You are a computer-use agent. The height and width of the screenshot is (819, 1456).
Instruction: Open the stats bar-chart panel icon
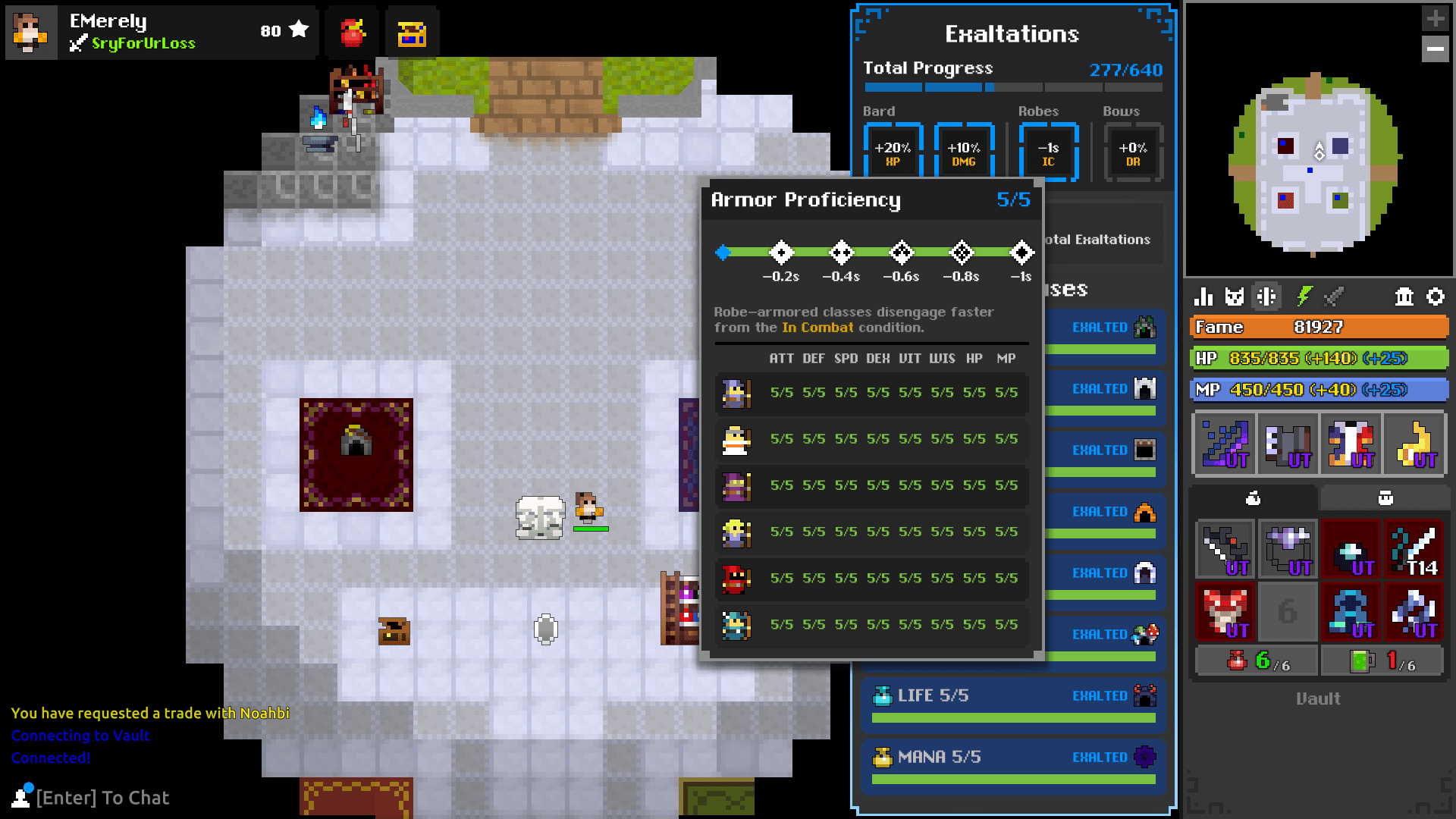tap(1203, 297)
